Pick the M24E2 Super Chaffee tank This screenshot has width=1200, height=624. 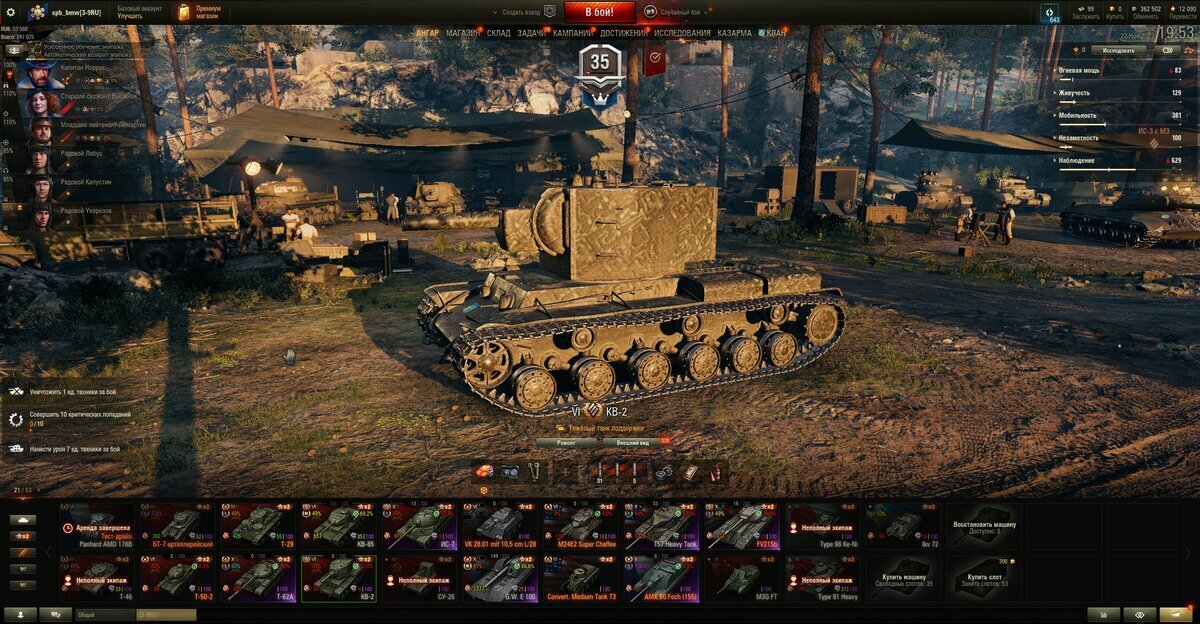coord(581,525)
